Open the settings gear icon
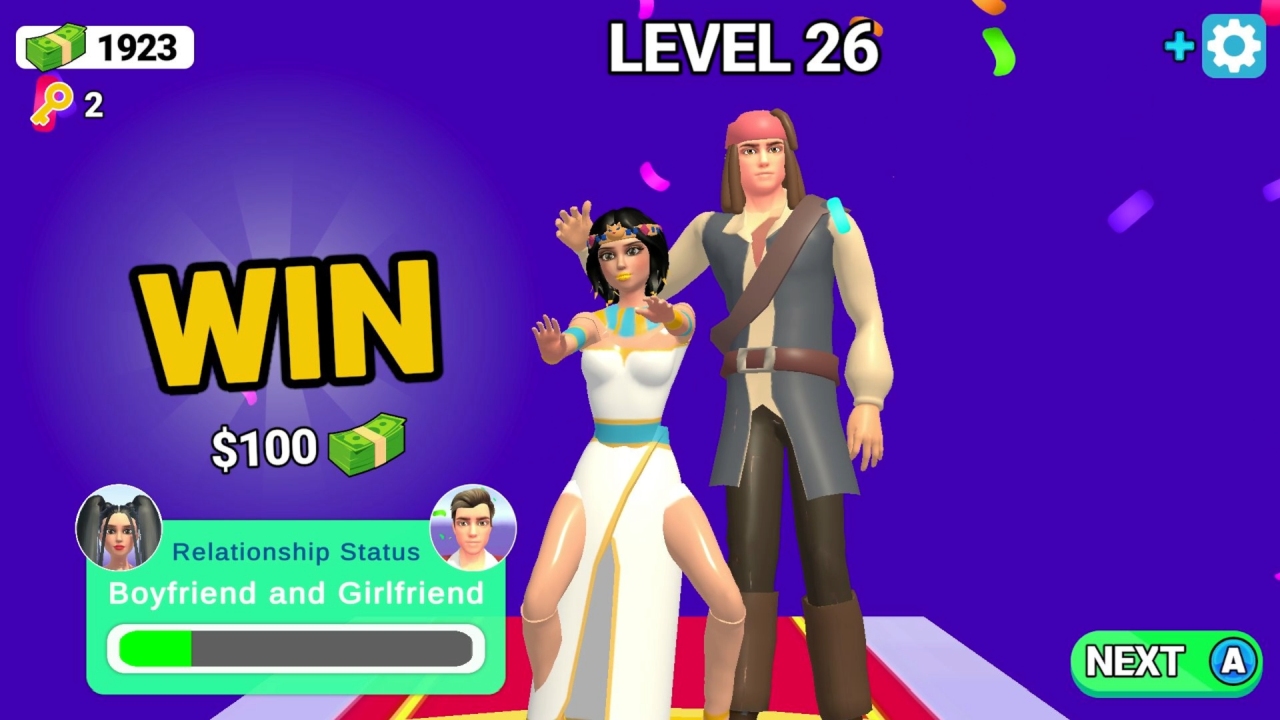The image size is (1280, 720). pyautogui.click(x=1234, y=45)
